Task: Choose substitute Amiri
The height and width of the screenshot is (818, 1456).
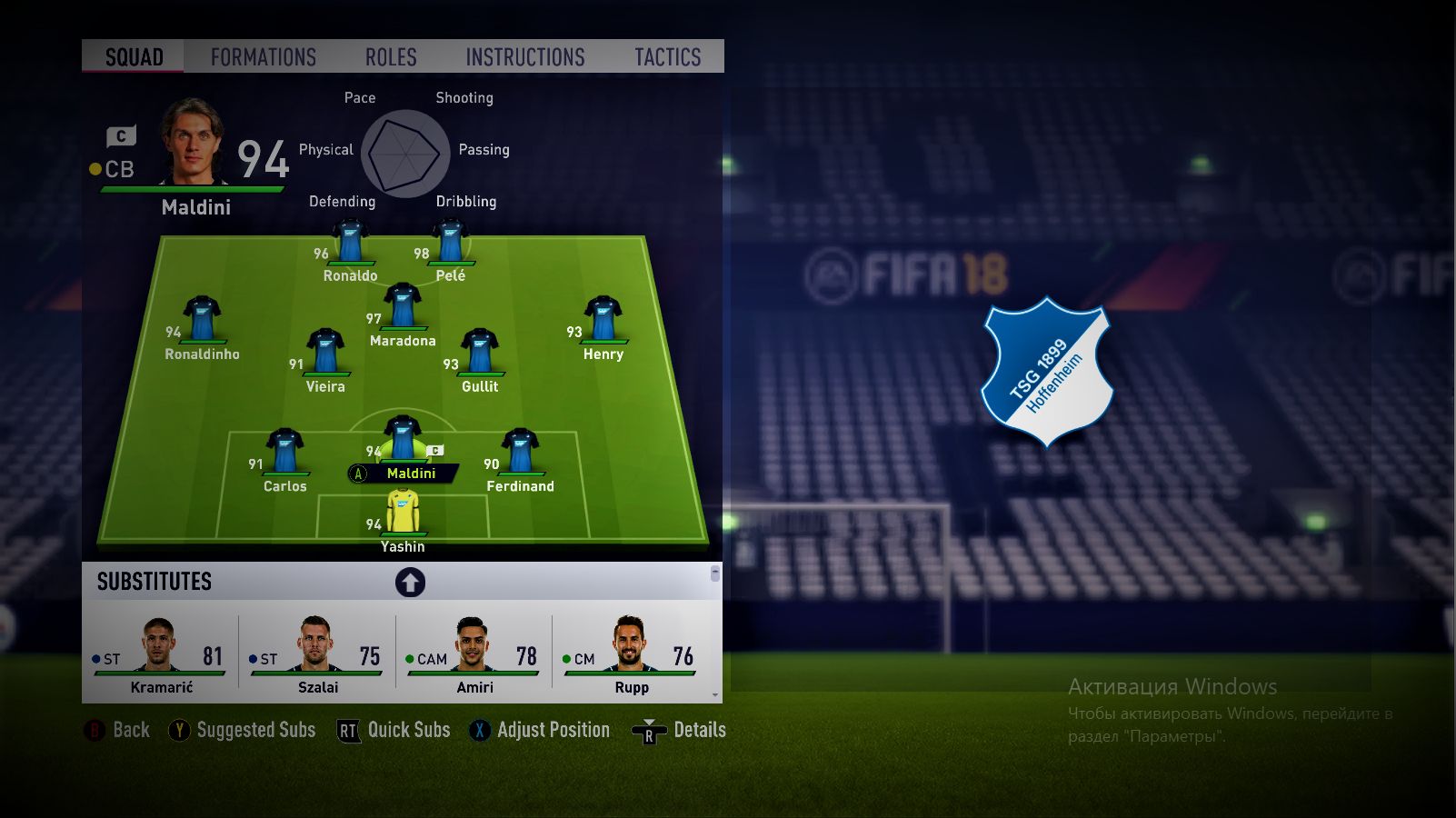Action: [x=474, y=653]
